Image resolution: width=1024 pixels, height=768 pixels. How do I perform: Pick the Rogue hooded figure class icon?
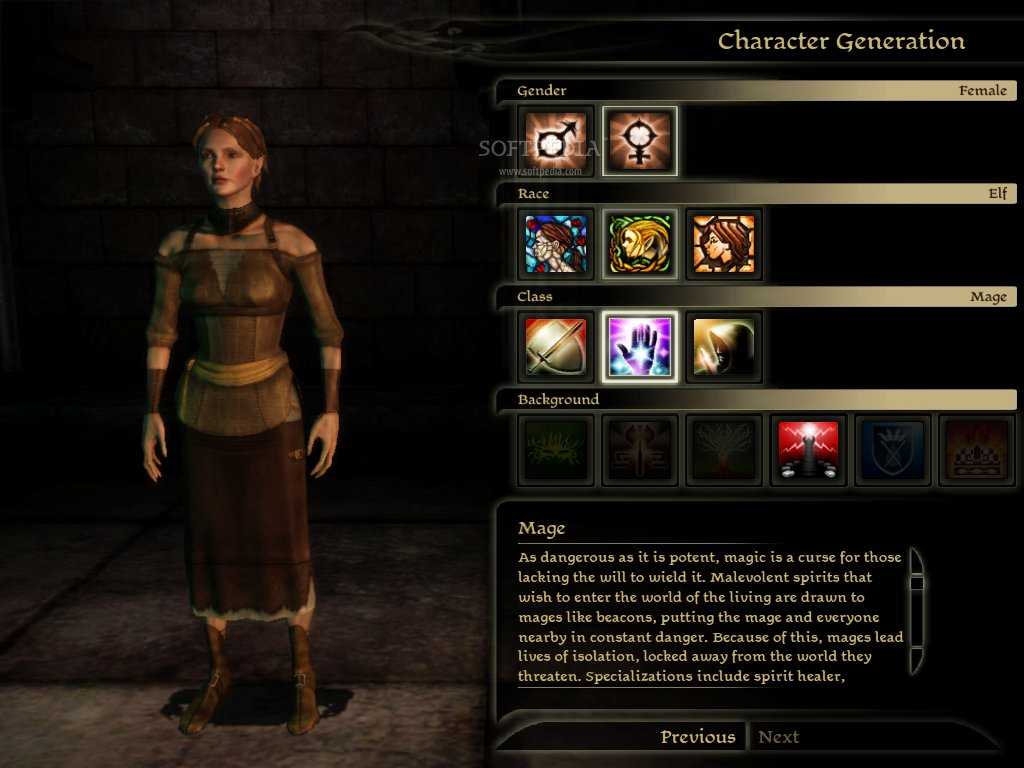point(724,348)
